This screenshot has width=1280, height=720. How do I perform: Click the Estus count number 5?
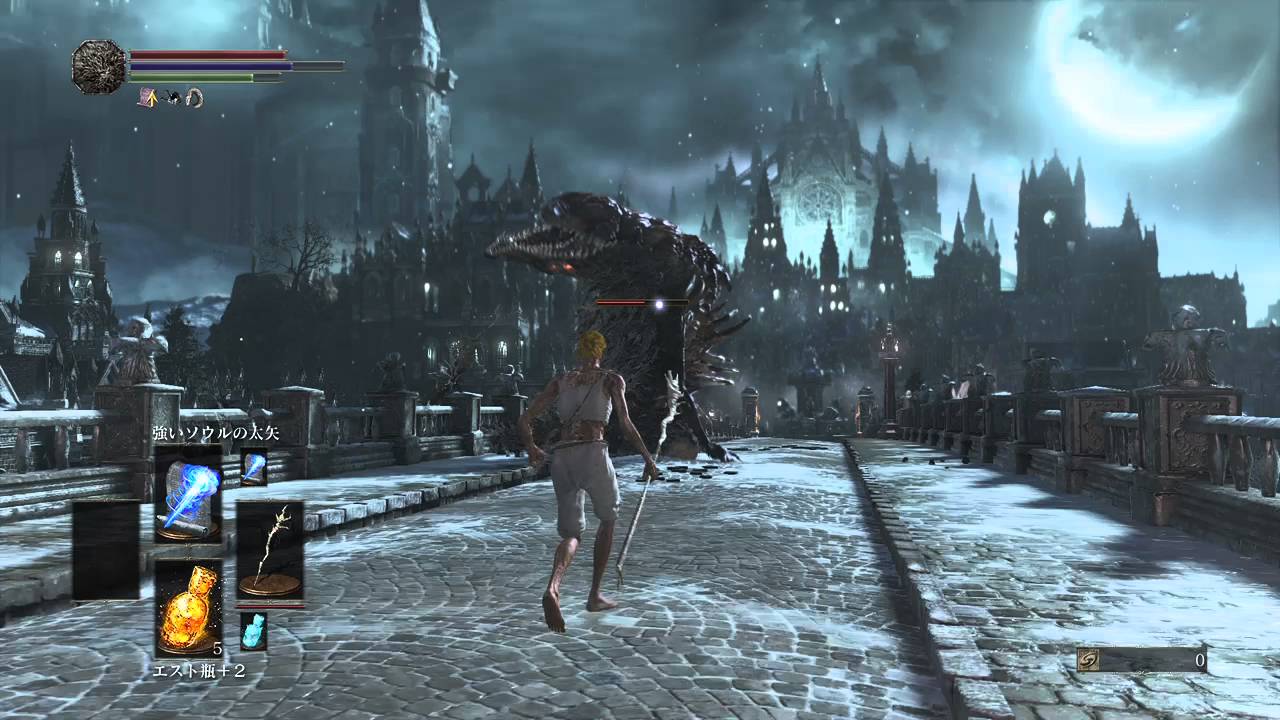(x=218, y=649)
